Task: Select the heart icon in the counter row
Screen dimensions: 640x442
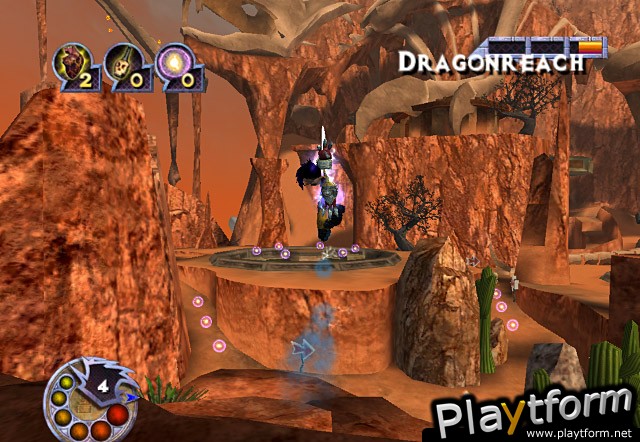Action: [x=72, y=62]
